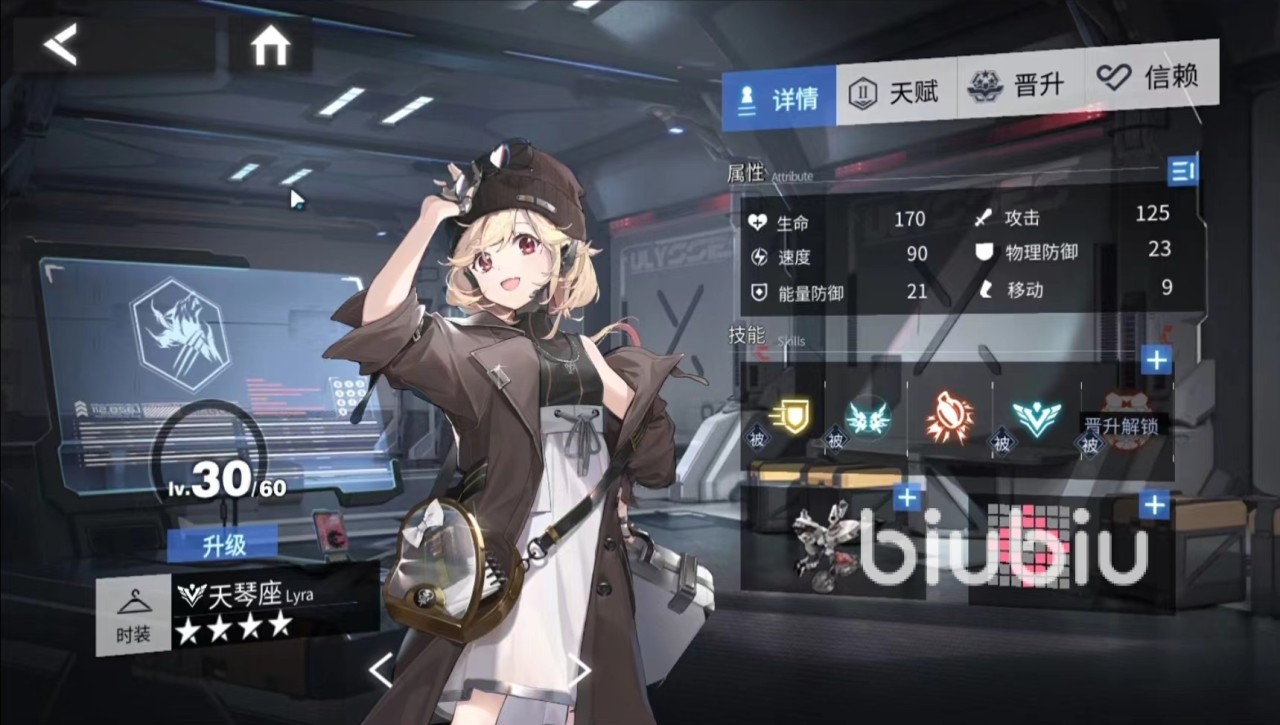The image size is (1280, 725).
Task: Show the next character
Action: point(580,670)
